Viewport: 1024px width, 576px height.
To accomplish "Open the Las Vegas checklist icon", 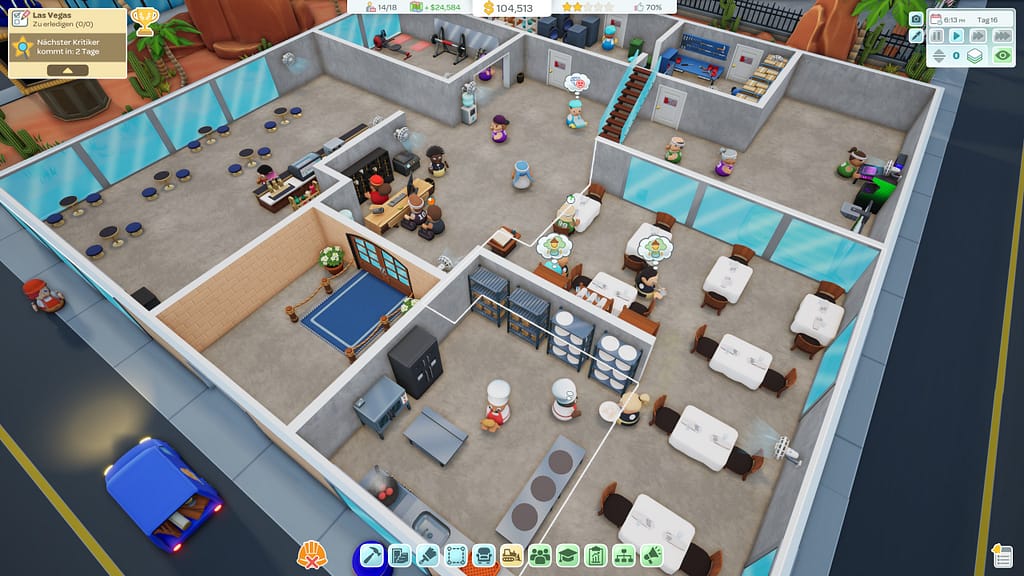I will 18,18.
